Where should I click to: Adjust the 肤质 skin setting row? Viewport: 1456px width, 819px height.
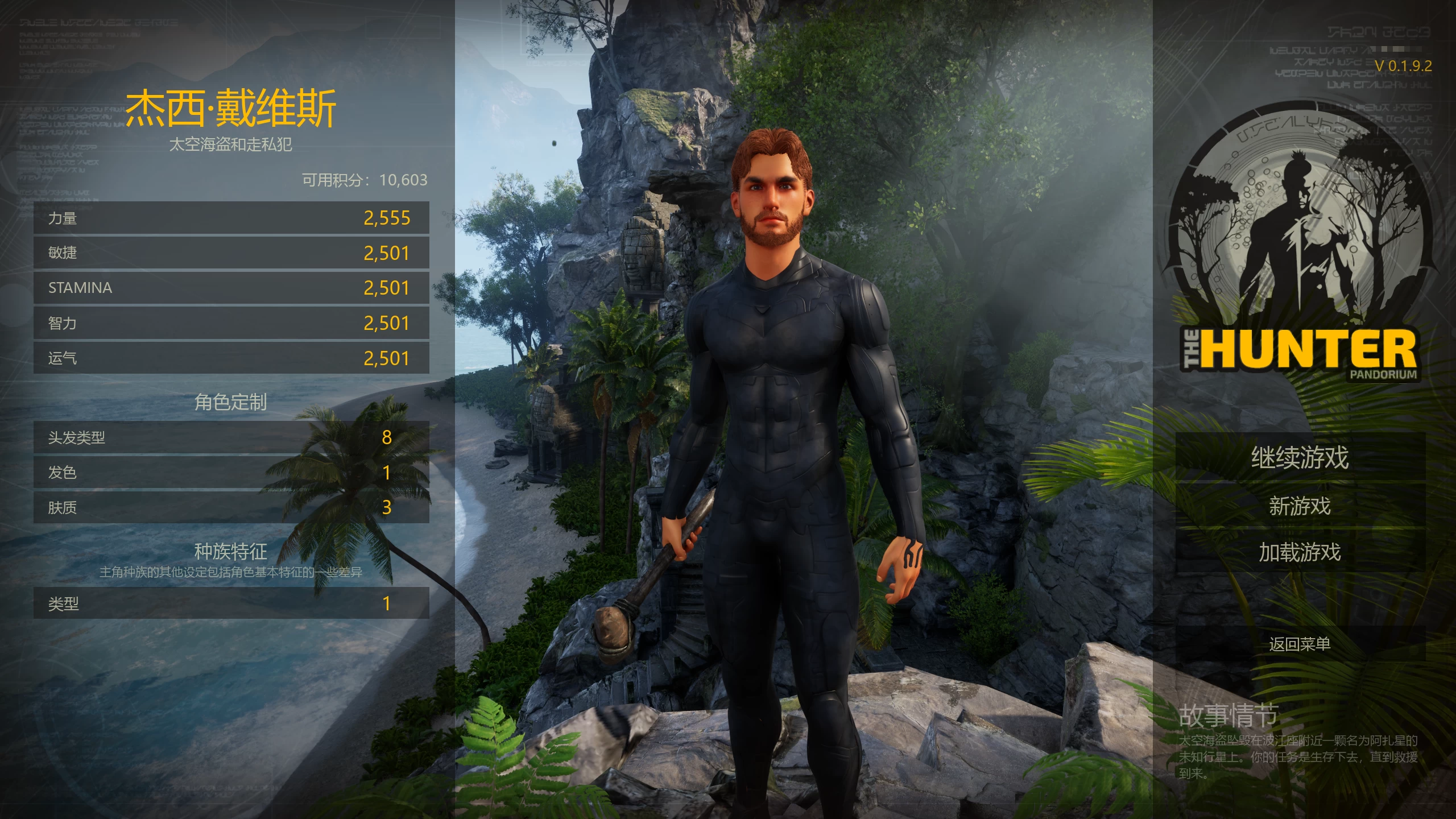[x=231, y=507]
